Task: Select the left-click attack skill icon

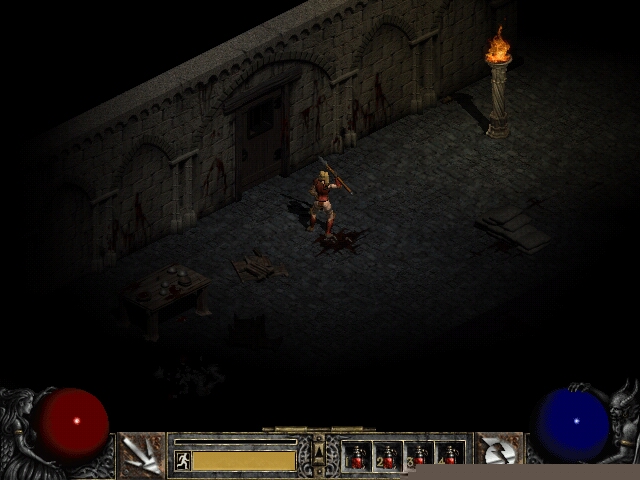Action: (141, 456)
